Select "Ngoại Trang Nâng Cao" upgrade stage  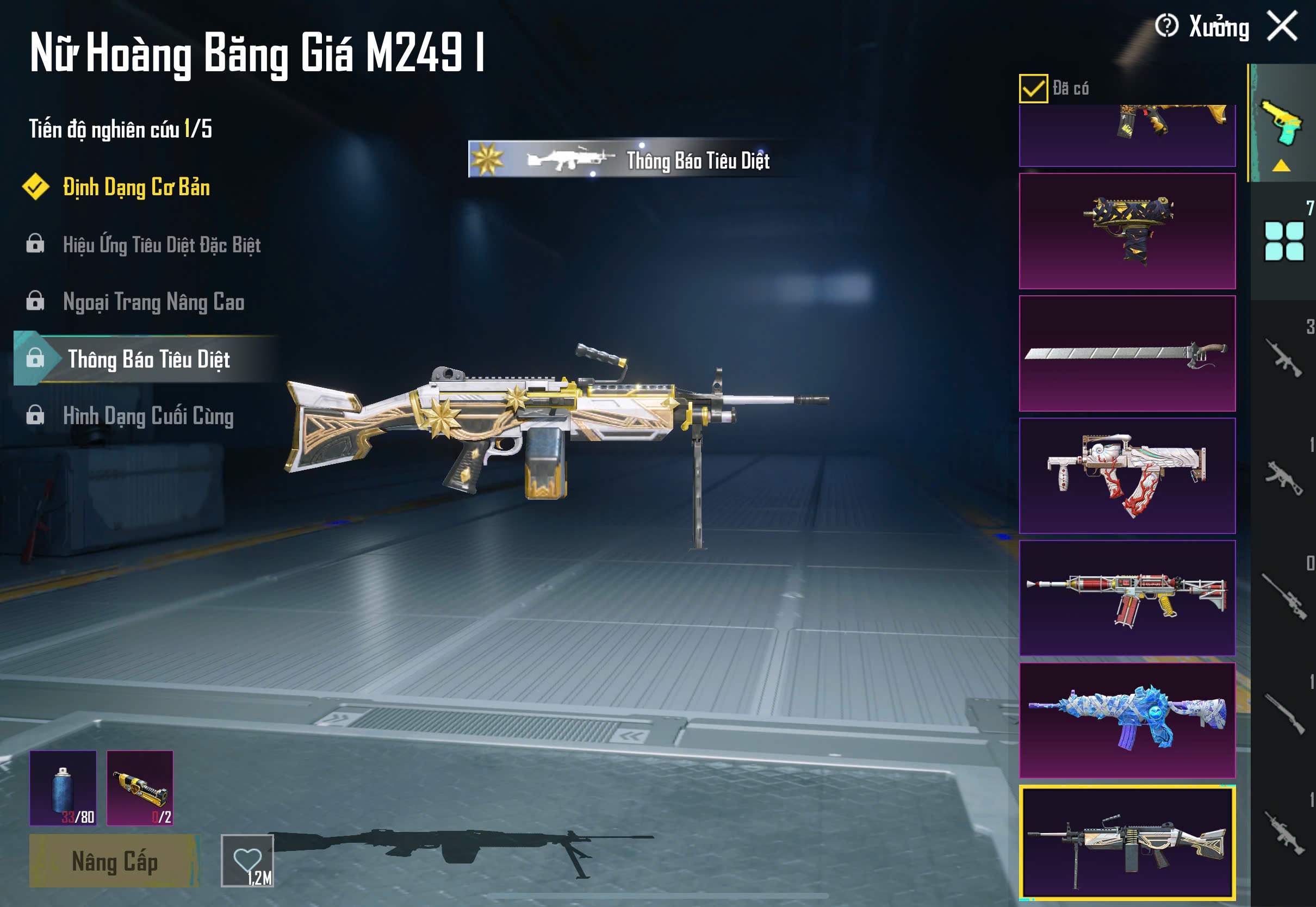[x=153, y=302]
